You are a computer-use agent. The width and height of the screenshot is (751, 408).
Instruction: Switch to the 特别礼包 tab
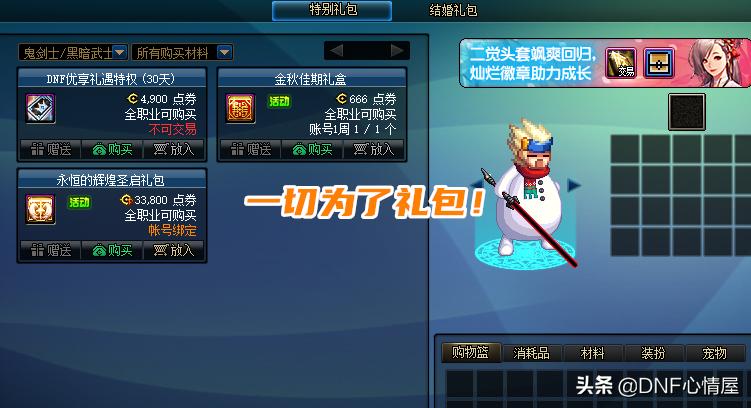coord(335,10)
